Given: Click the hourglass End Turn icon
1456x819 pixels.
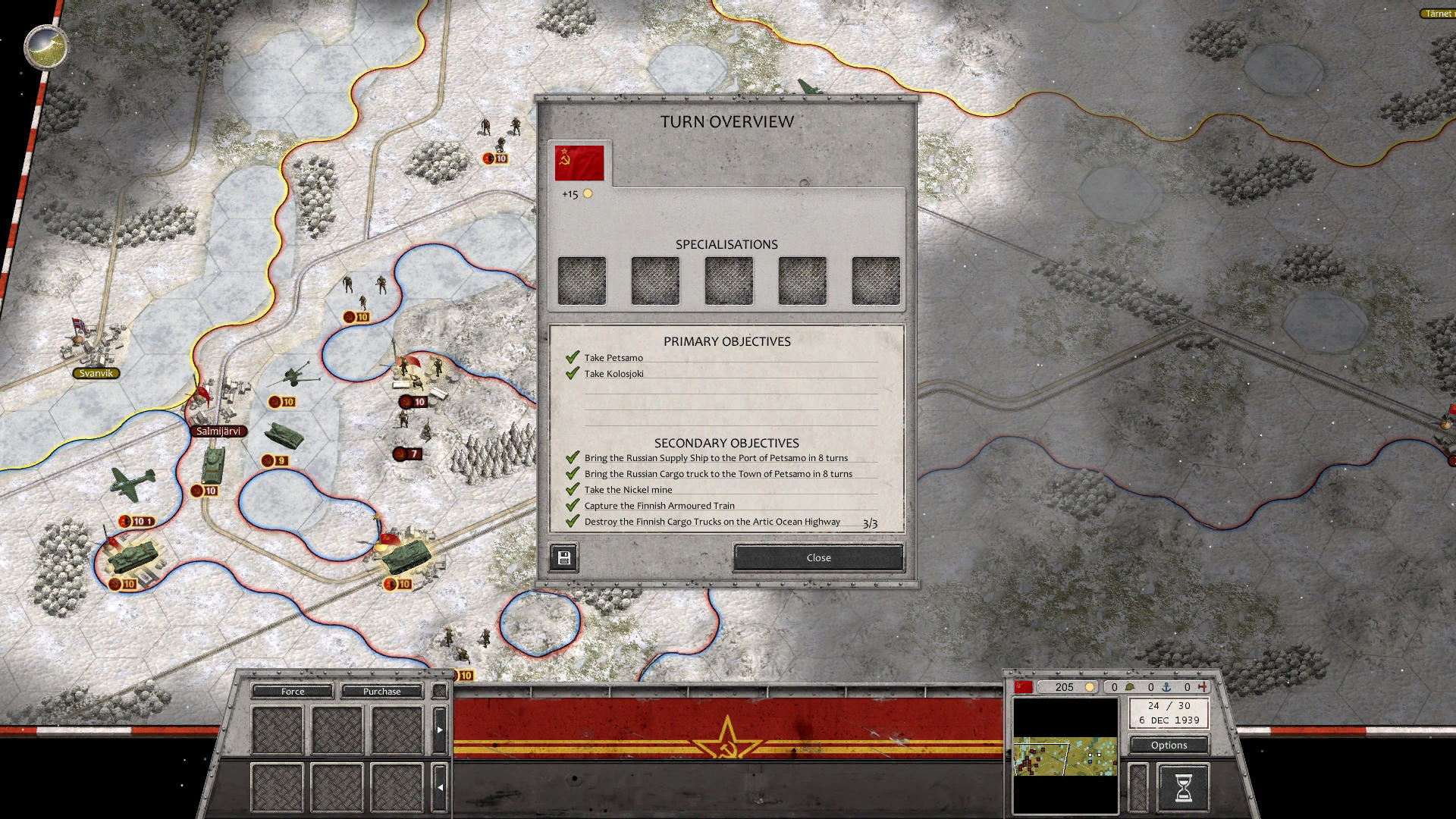Looking at the screenshot, I should pos(1183,786).
